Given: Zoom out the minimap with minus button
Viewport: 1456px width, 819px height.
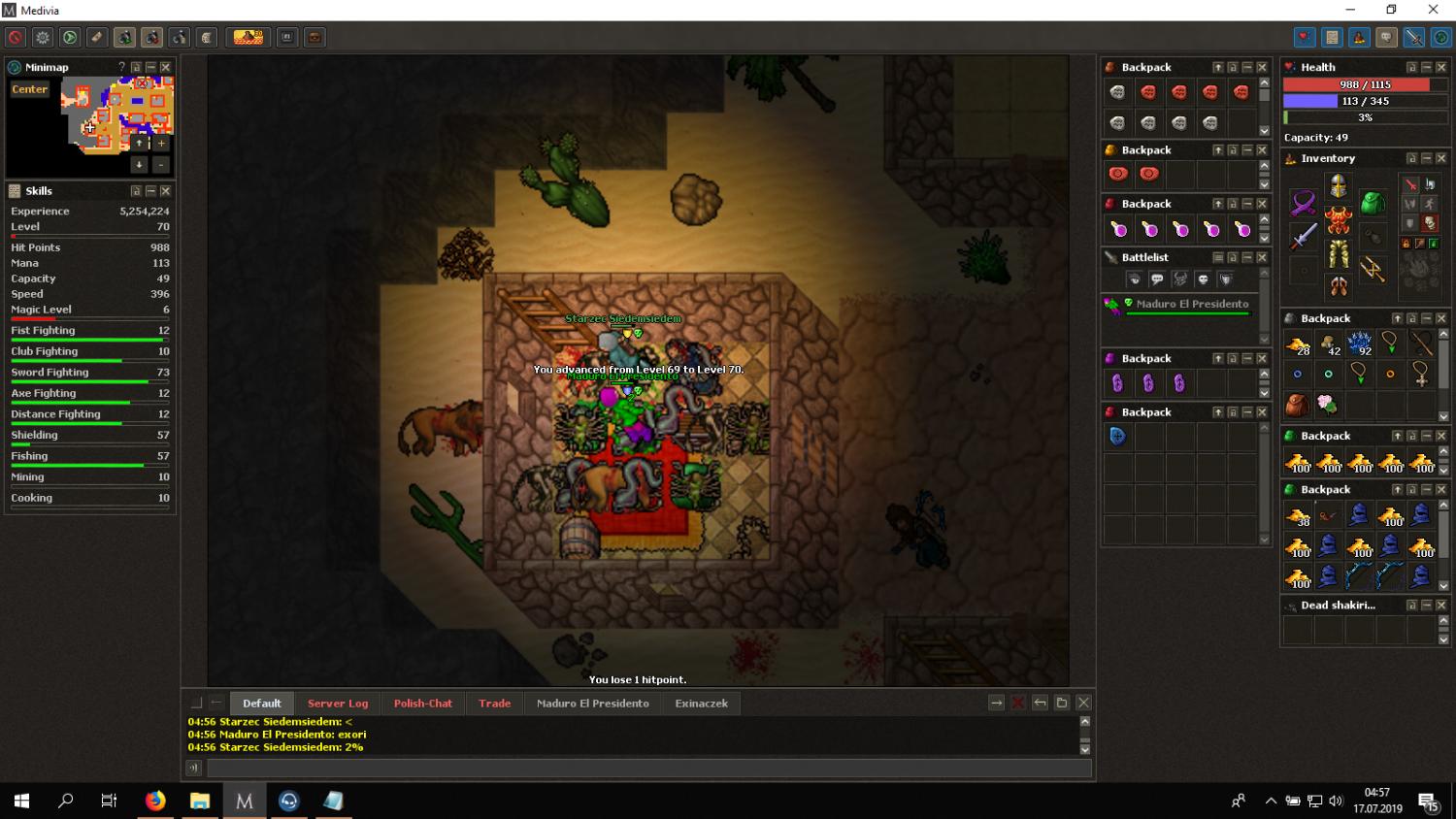Looking at the screenshot, I should 161,165.
